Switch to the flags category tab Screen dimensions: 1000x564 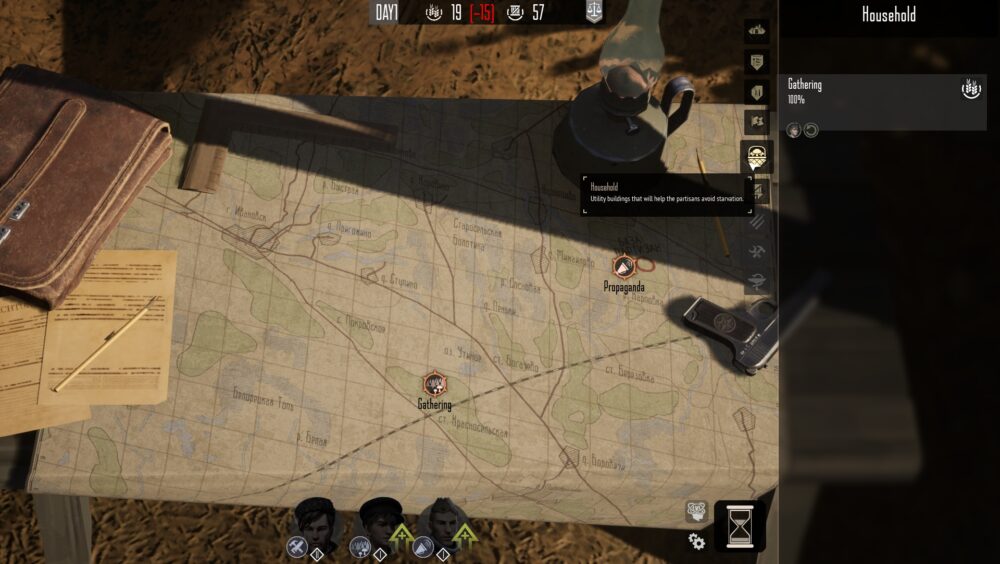point(757,123)
